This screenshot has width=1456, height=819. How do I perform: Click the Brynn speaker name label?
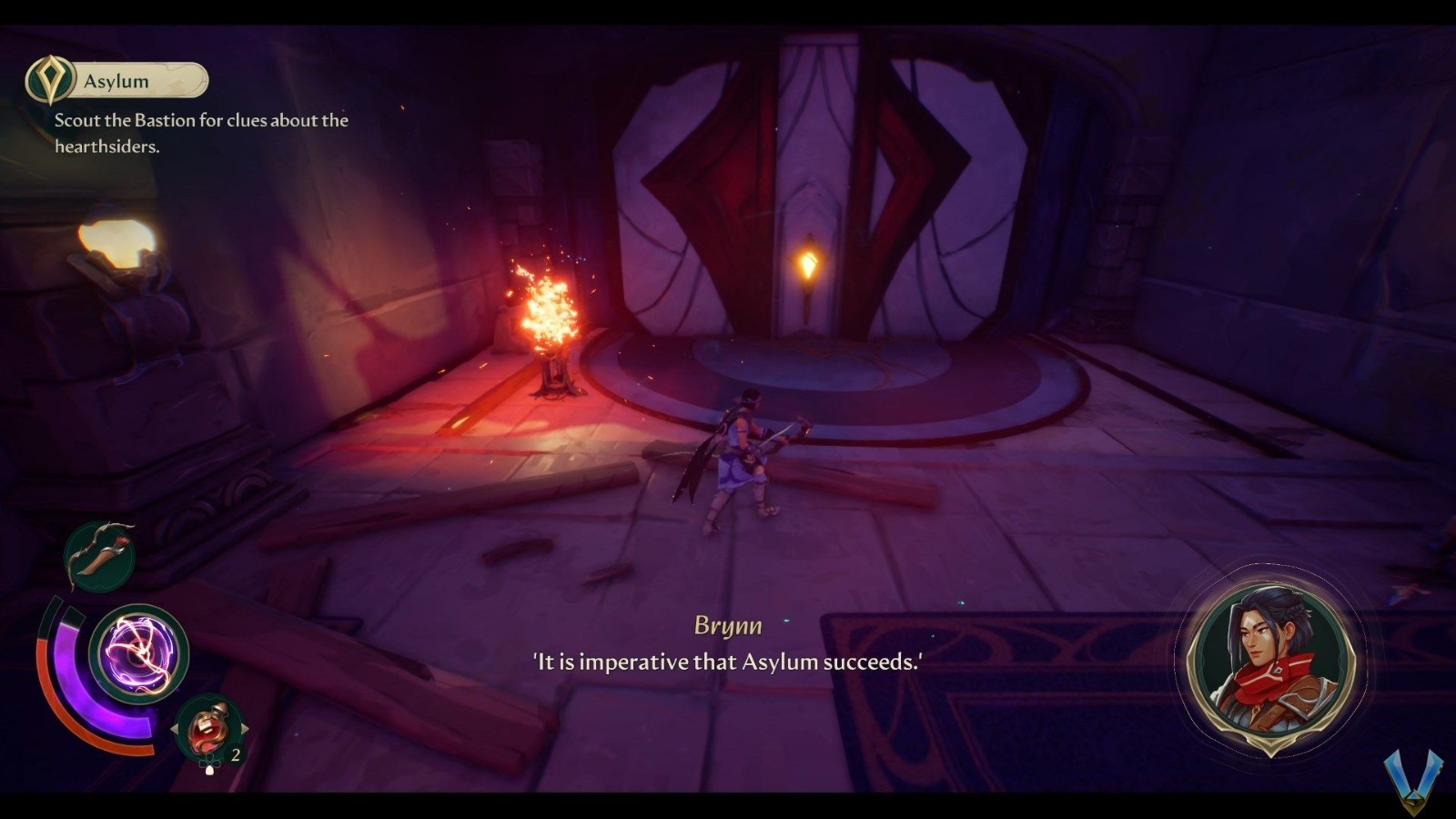(726, 625)
